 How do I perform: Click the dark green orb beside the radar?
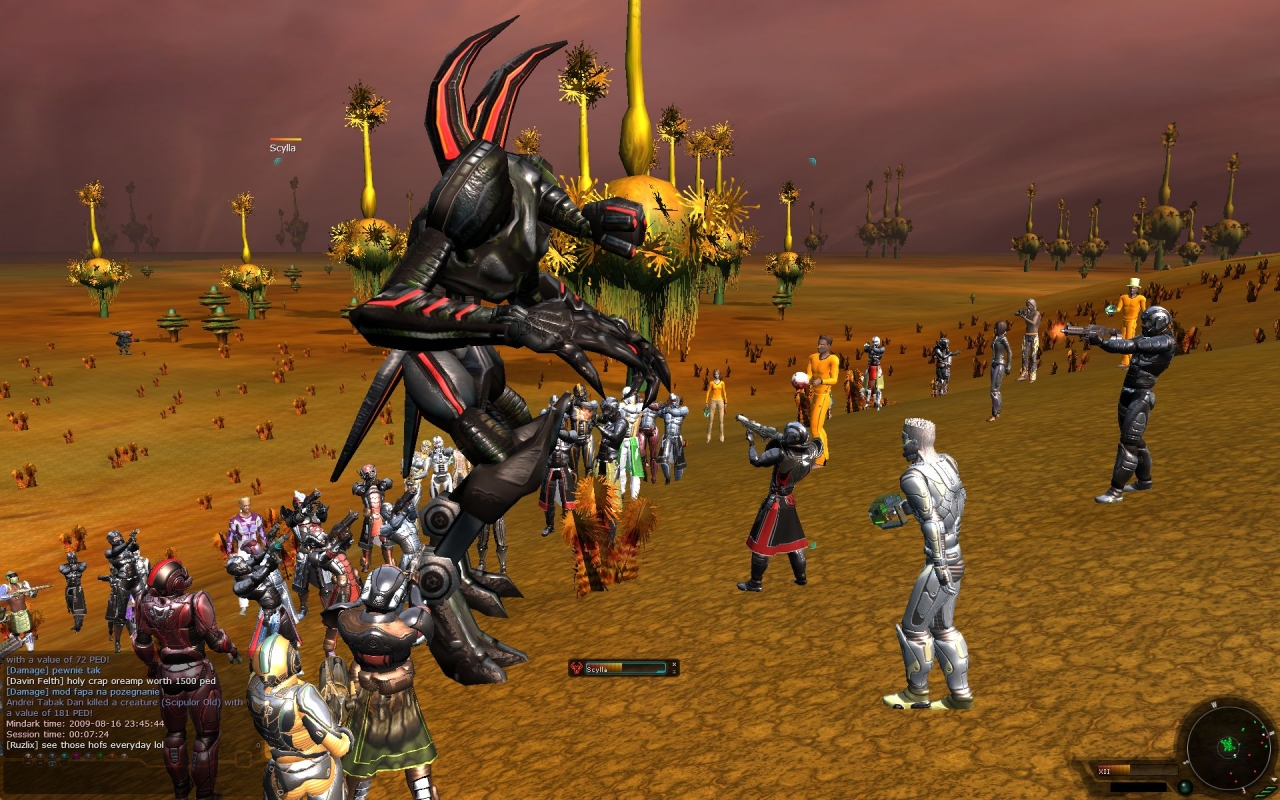[1185, 787]
